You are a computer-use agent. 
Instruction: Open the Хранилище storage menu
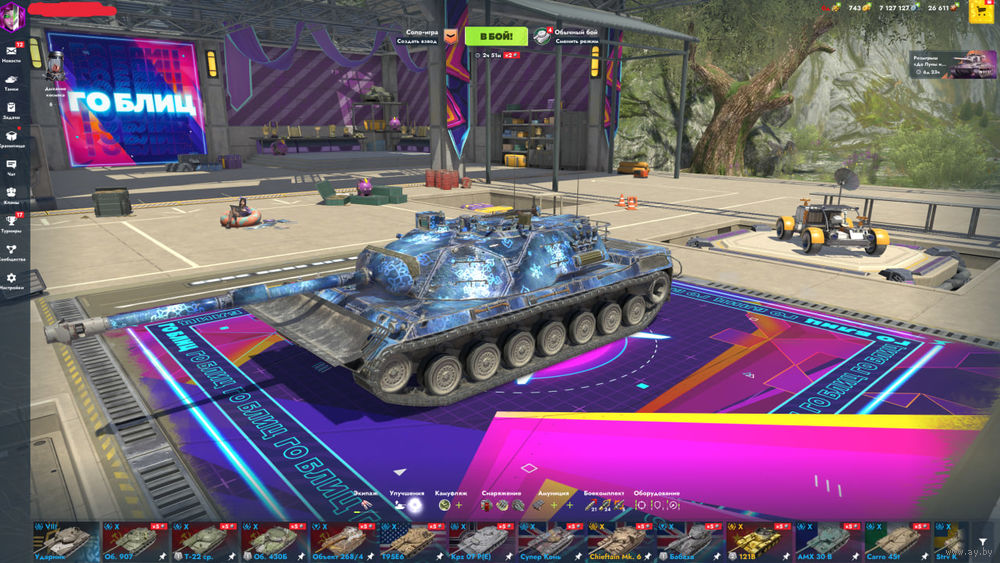(12, 138)
